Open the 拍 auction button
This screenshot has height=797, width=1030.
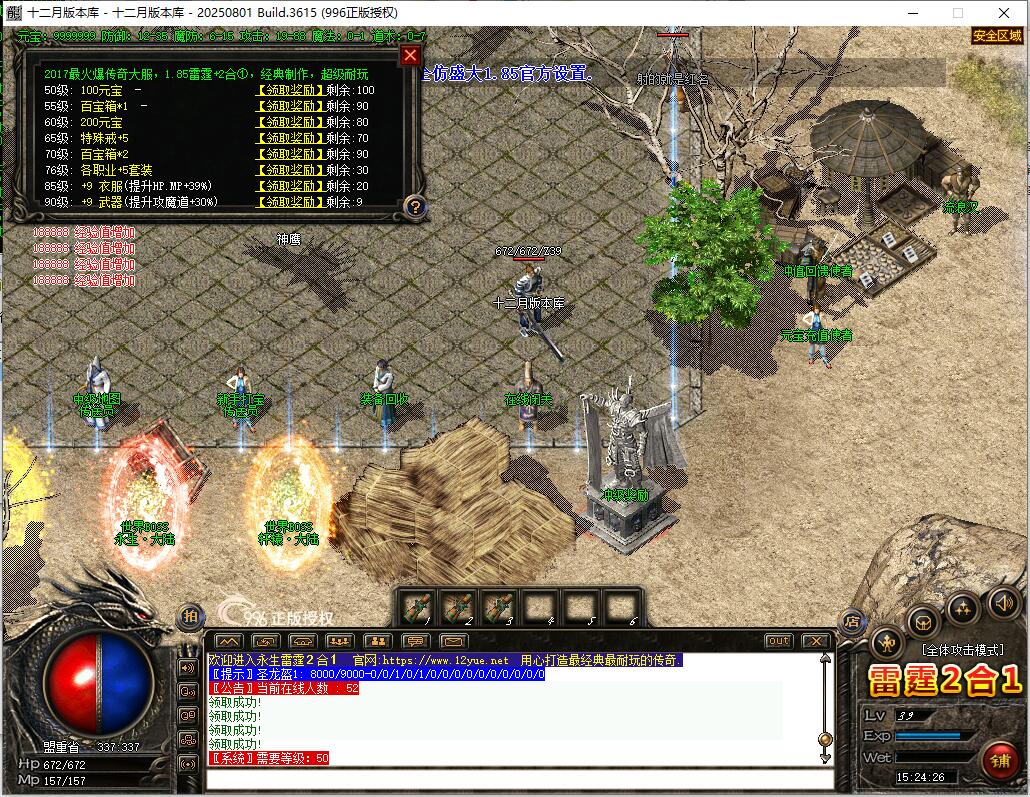click(x=190, y=617)
